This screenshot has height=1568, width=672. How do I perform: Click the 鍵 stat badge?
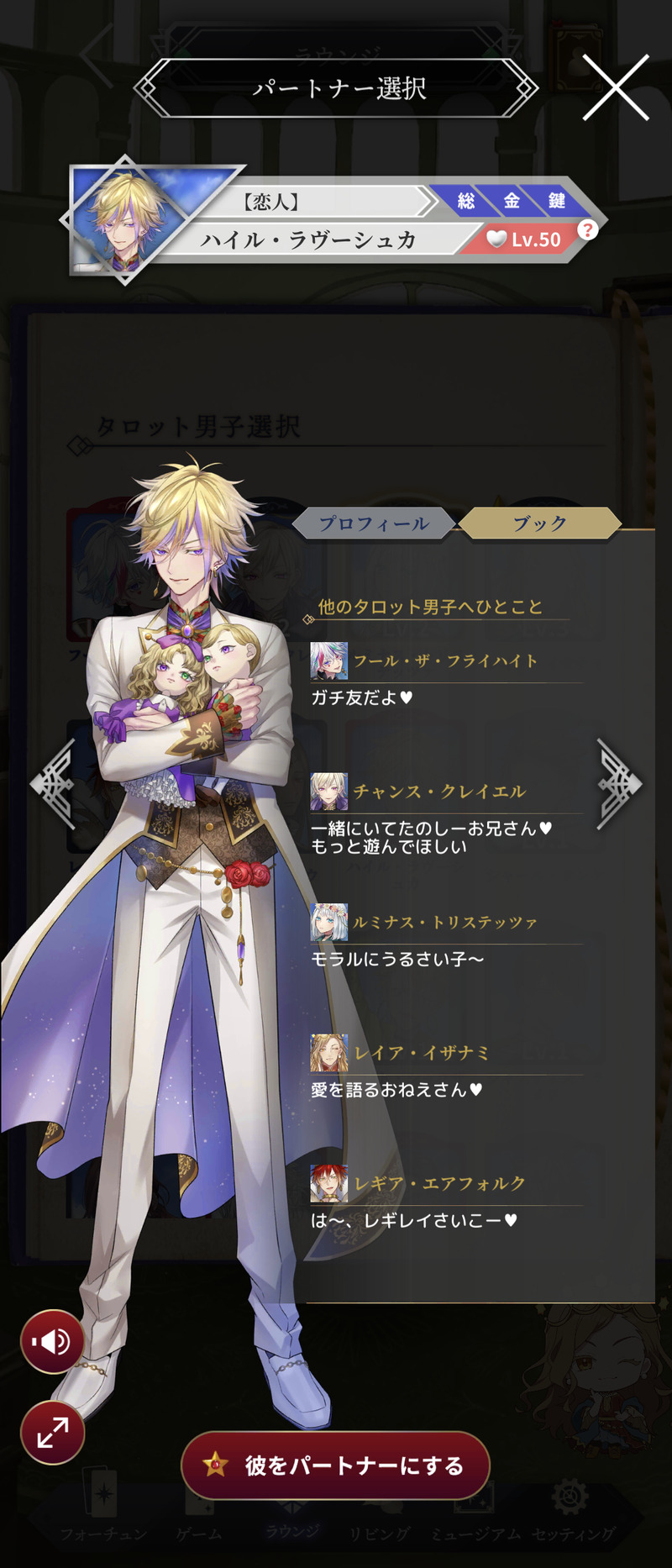(557, 201)
